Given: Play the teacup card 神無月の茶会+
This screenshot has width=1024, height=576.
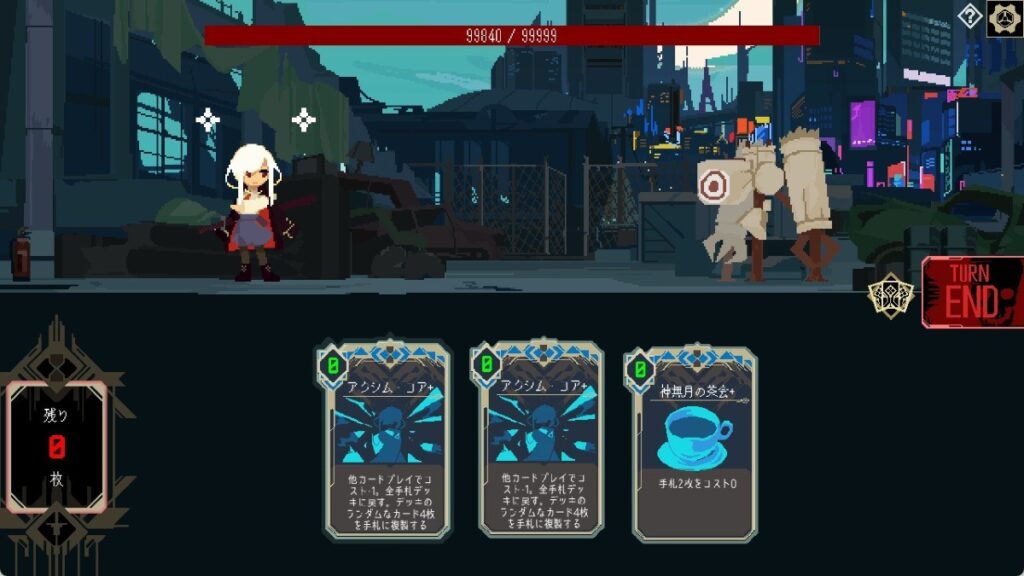Looking at the screenshot, I should tap(694, 444).
